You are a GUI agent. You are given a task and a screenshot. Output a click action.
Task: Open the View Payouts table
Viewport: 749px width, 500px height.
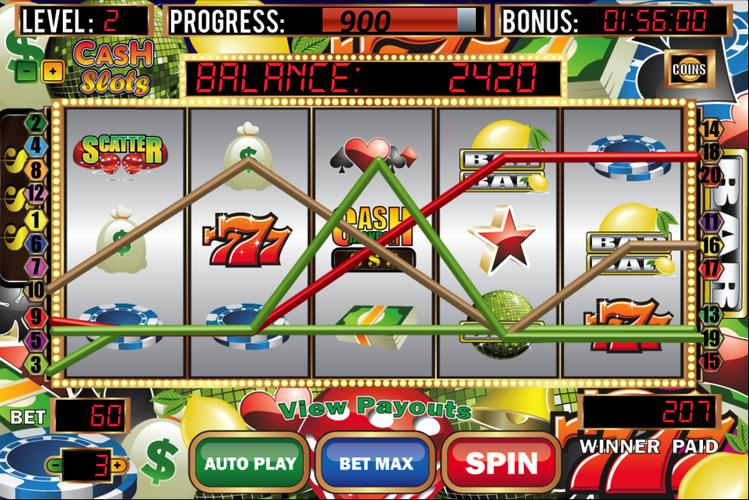(x=375, y=408)
